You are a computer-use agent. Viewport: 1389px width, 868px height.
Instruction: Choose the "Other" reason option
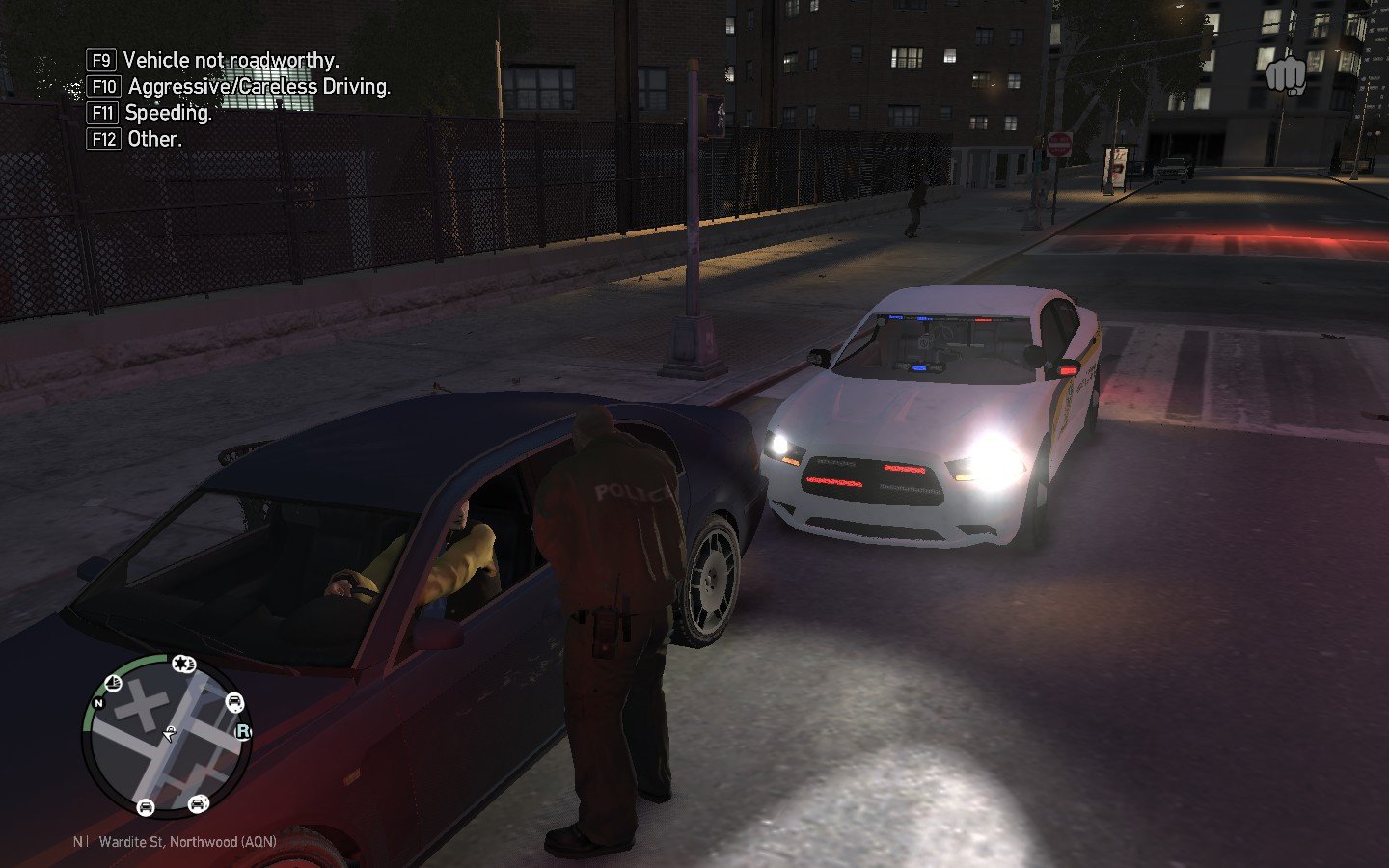point(154,139)
